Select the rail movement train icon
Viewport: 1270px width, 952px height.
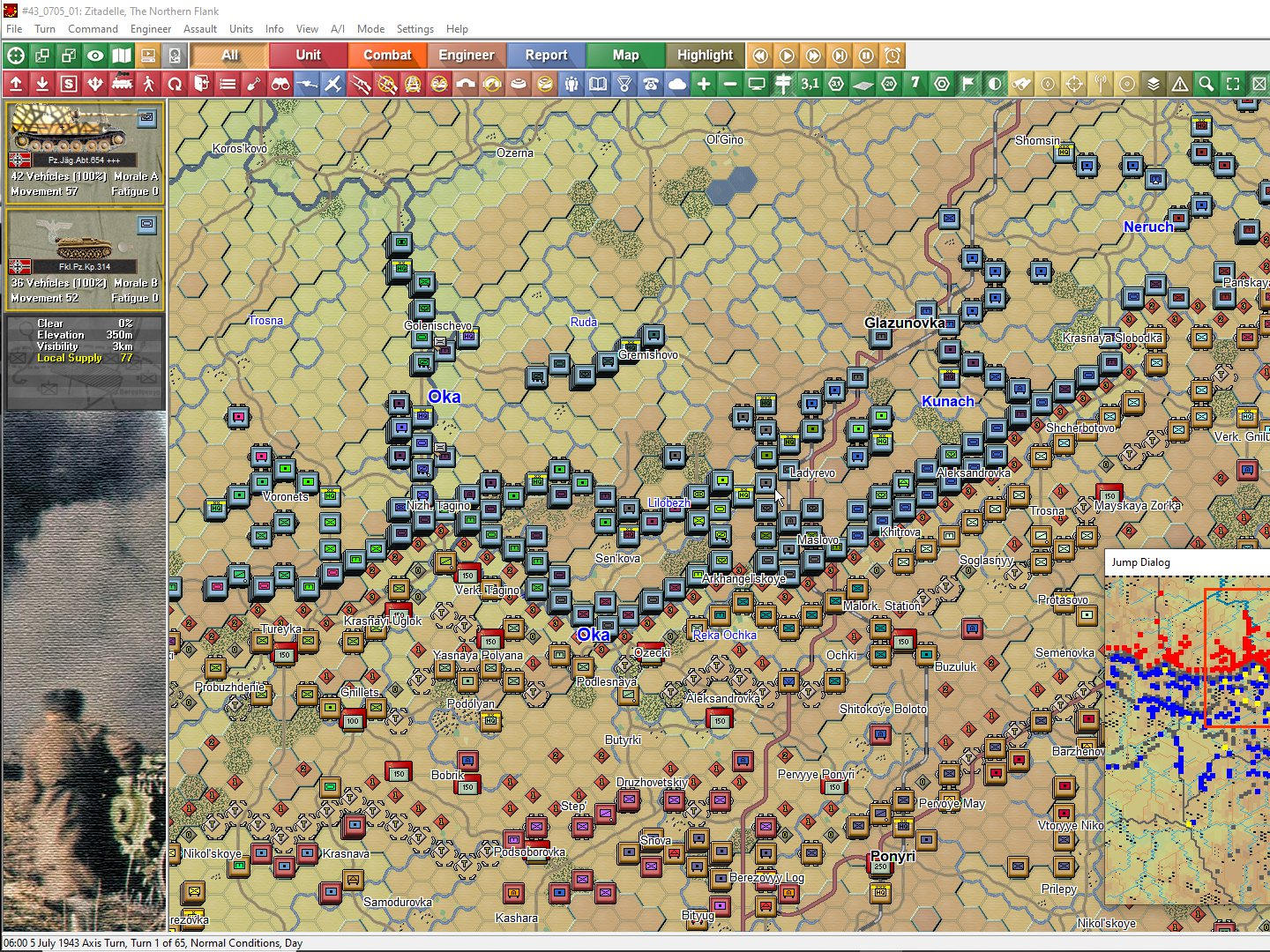pyautogui.click(x=121, y=84)
